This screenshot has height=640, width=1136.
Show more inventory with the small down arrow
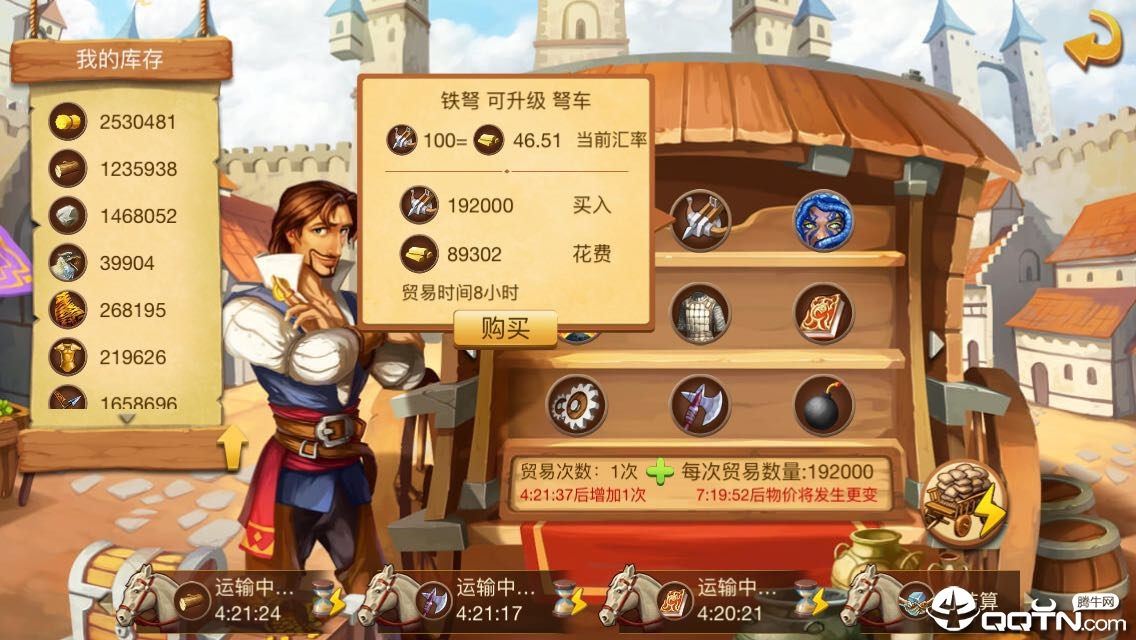(126, 419)
